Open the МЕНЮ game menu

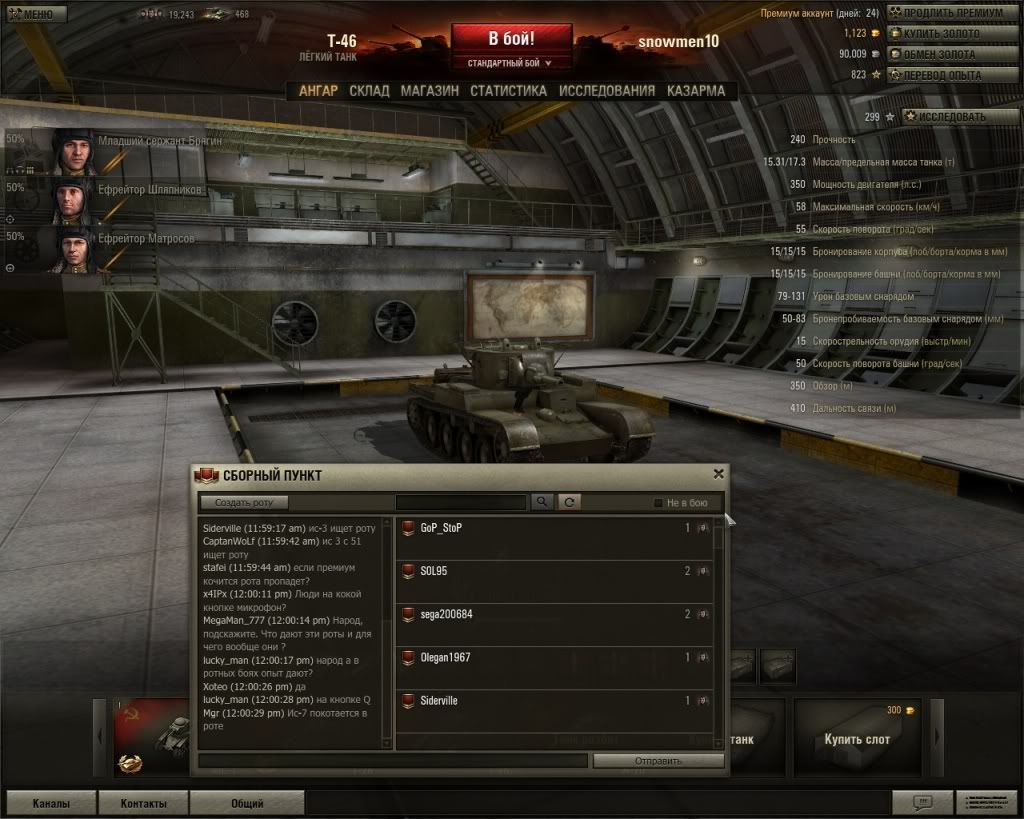coord(36,14)
